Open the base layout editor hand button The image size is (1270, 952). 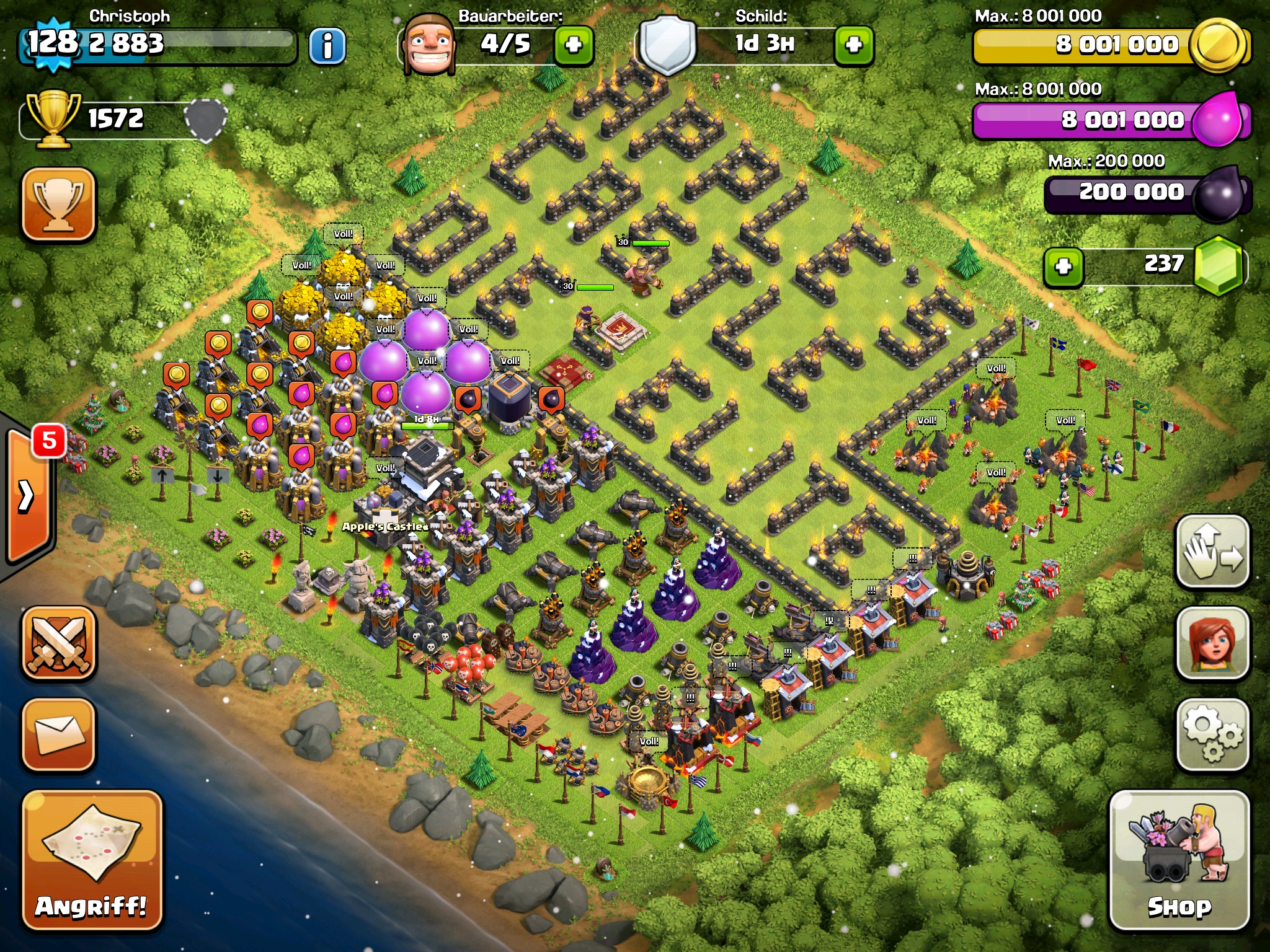(x=1212, y=552)
